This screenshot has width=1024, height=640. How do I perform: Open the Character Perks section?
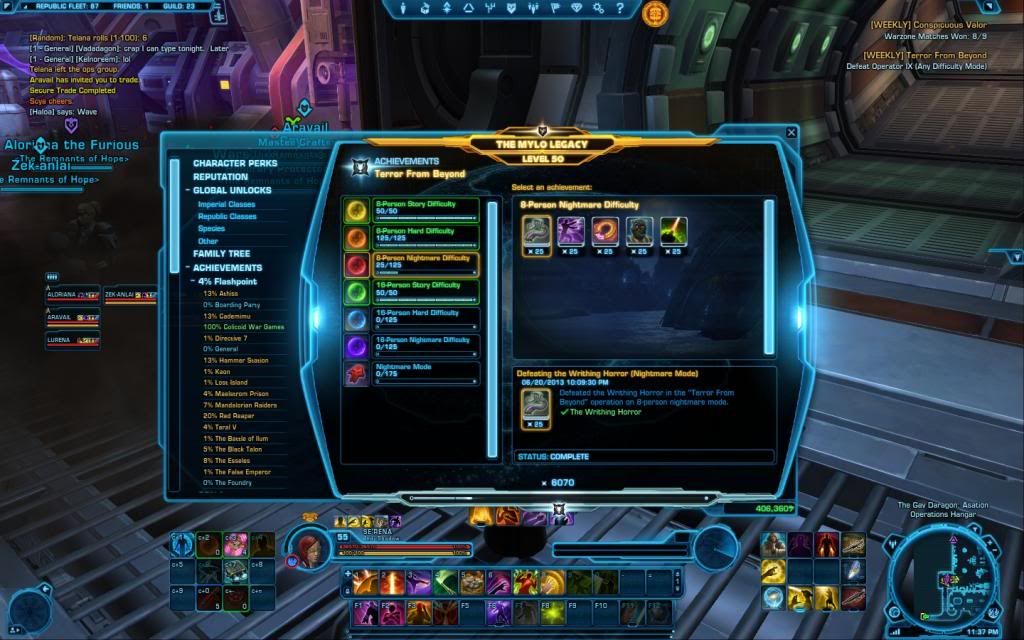click(x=234, y=163)
